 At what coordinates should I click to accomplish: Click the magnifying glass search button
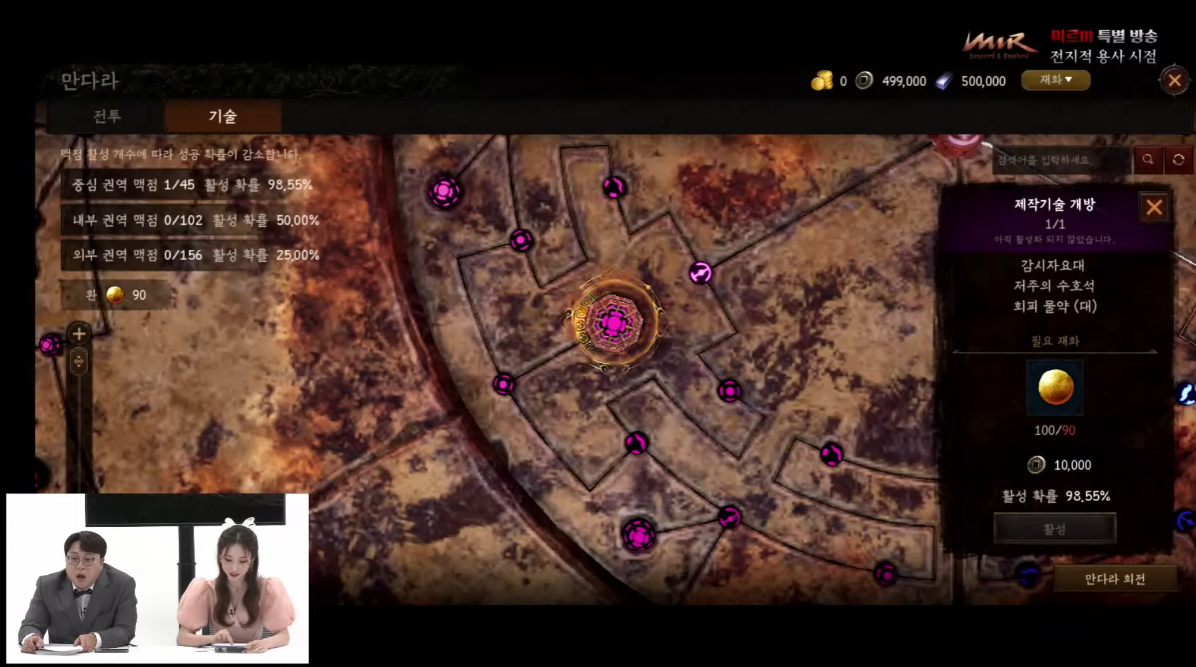pyautogui.click(x=1148, y=160)
